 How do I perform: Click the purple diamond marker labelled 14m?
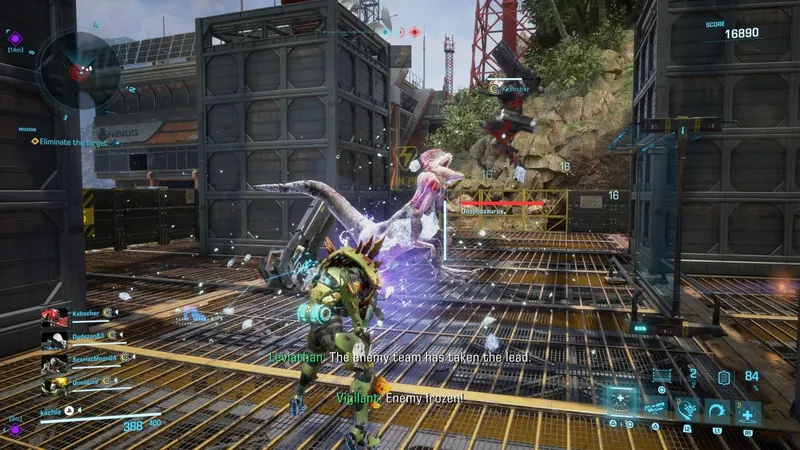[15, 38]
